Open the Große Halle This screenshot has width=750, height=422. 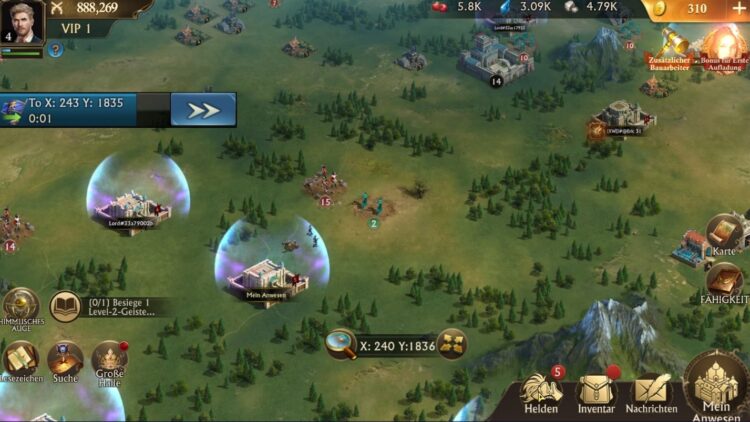pos(109,359)
